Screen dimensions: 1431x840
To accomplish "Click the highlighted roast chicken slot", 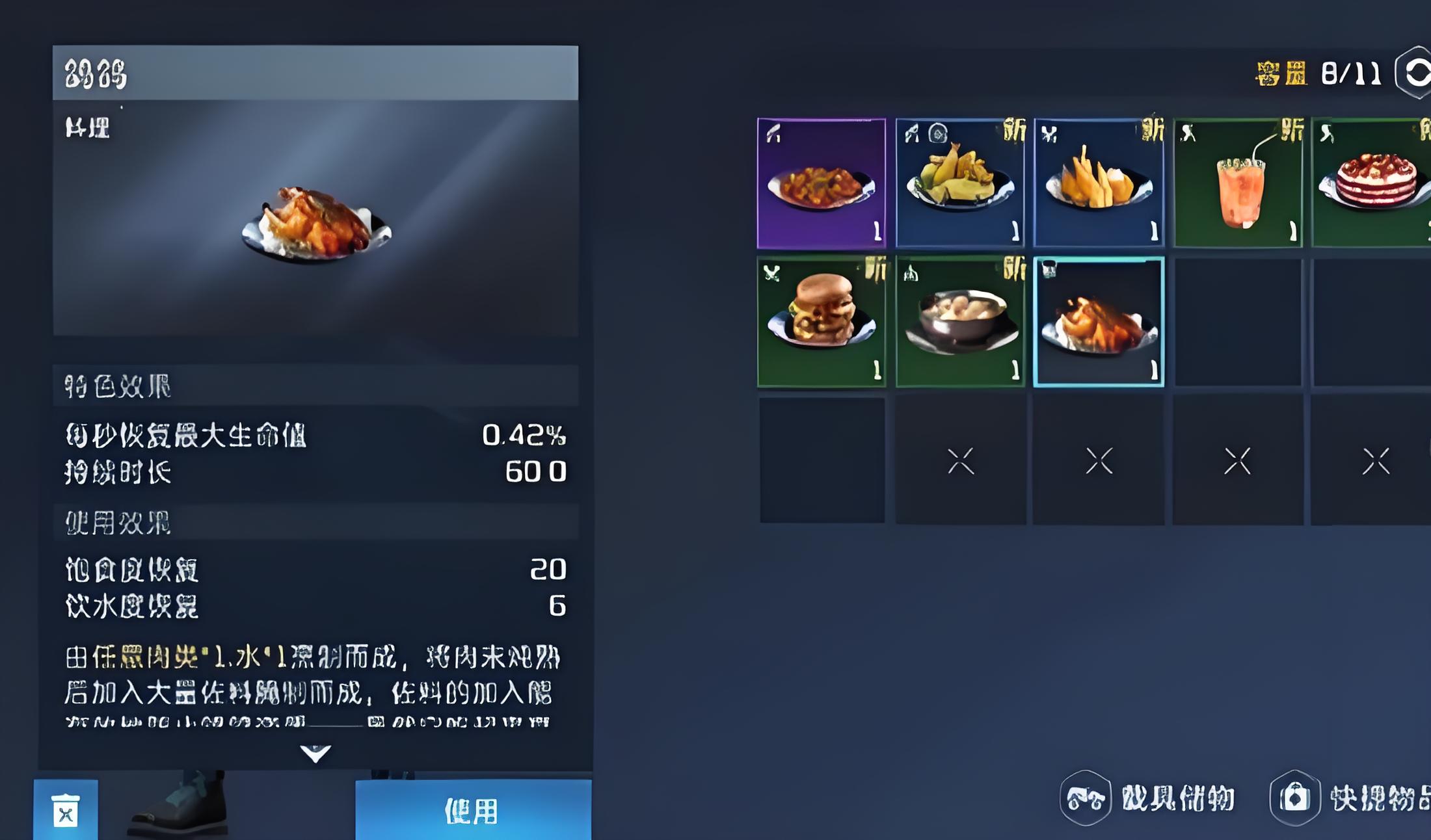I will pyautogui.click(x=1099, y=322).
